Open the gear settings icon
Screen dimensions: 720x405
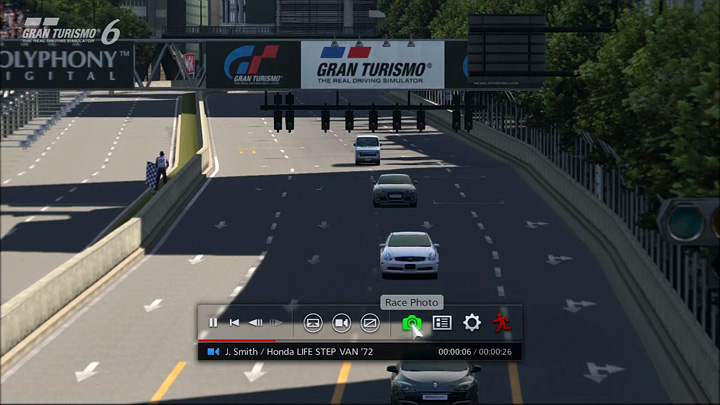pyautogui.click(x=472, y=322)
